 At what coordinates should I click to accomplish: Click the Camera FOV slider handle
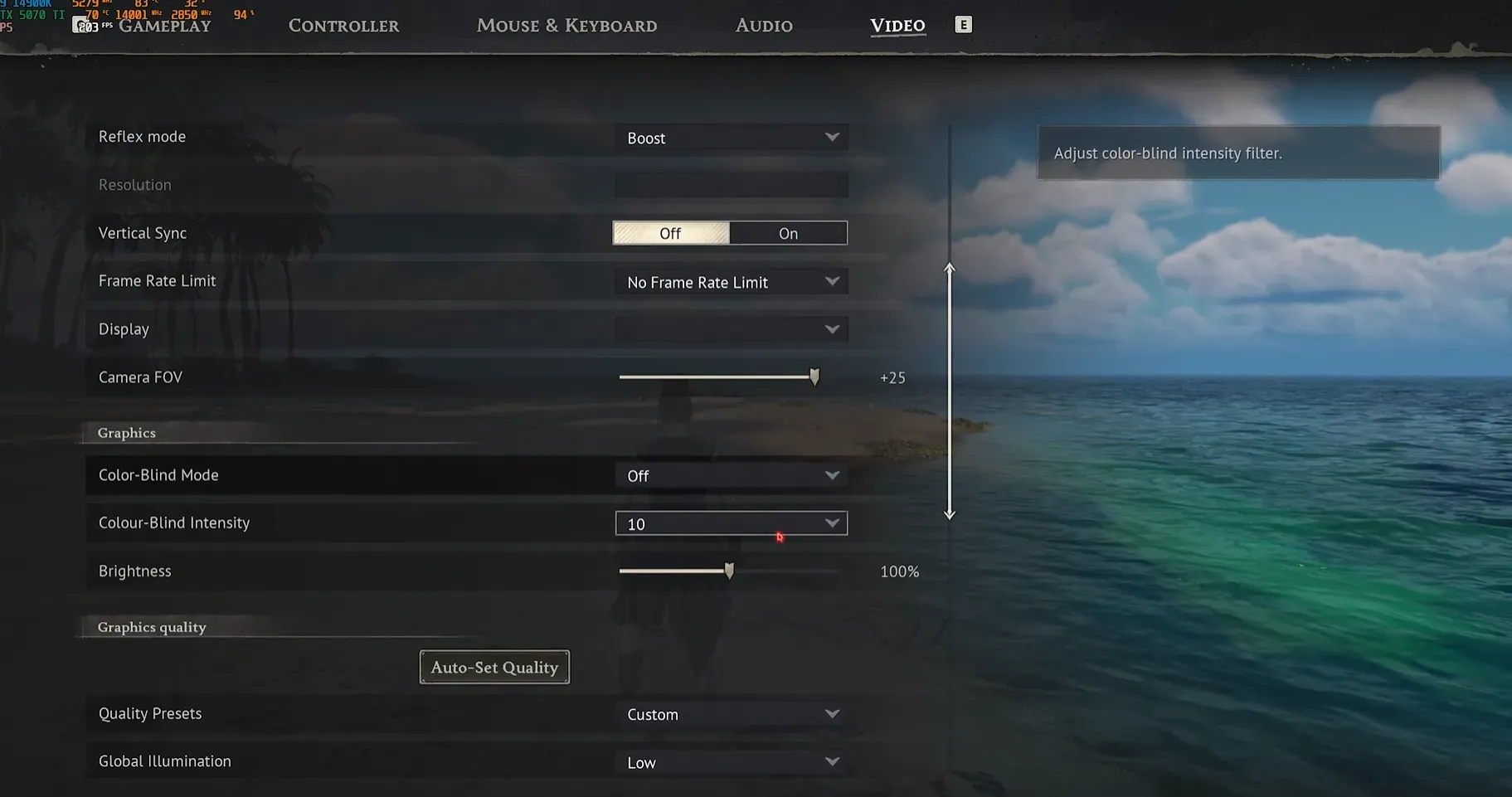point(814,377)
